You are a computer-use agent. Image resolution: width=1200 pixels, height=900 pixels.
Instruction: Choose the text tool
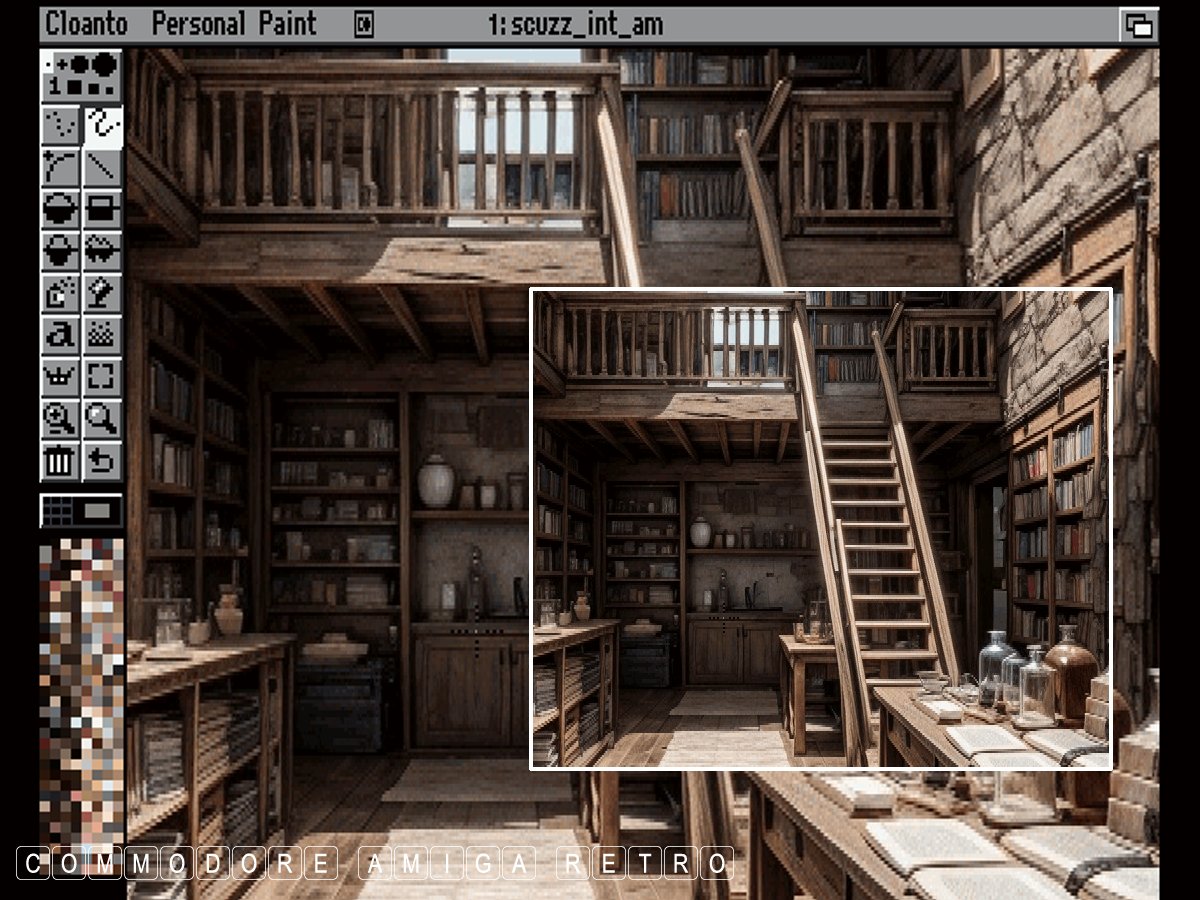61,336
